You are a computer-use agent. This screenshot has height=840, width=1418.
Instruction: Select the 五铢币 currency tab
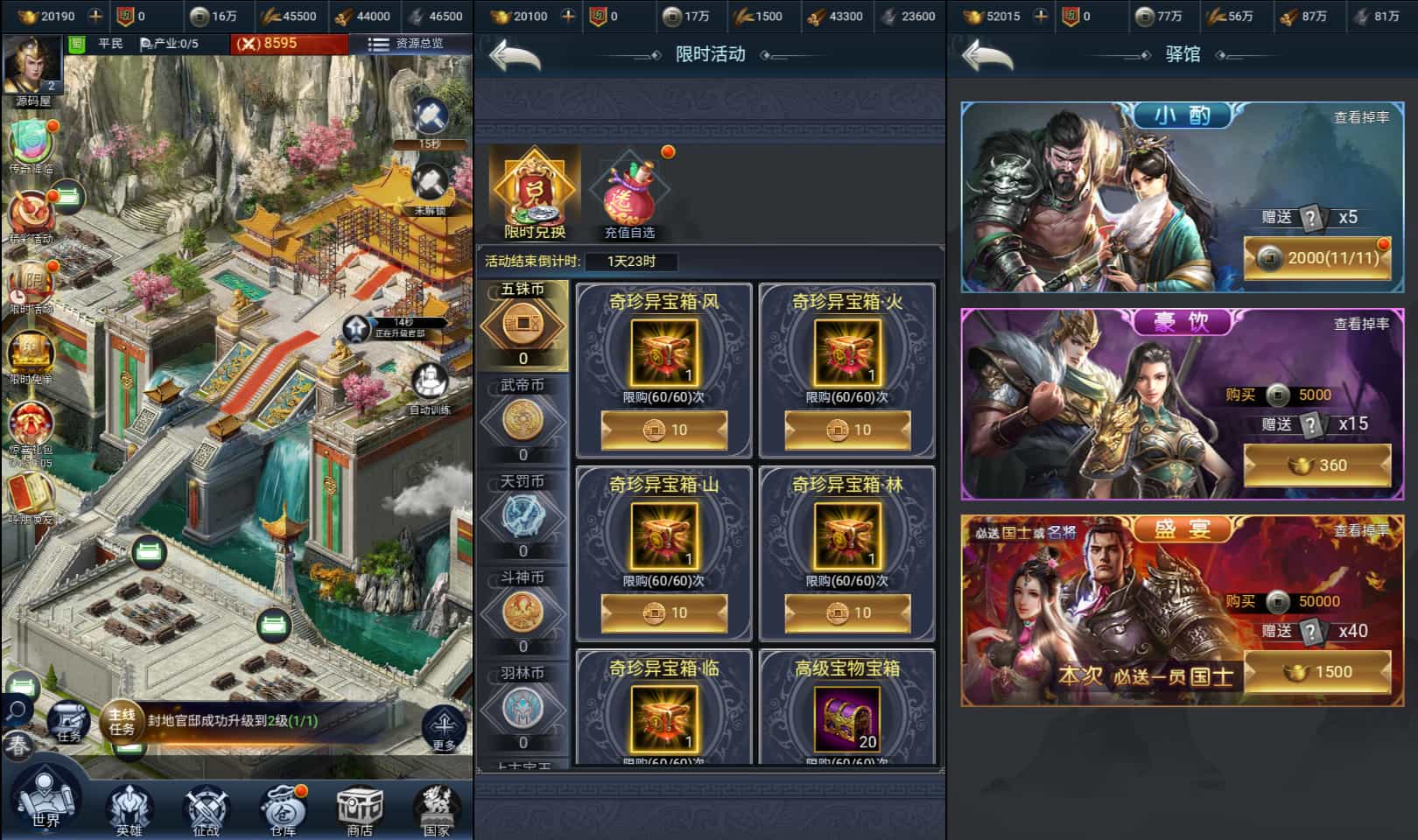tap(523, 324)
